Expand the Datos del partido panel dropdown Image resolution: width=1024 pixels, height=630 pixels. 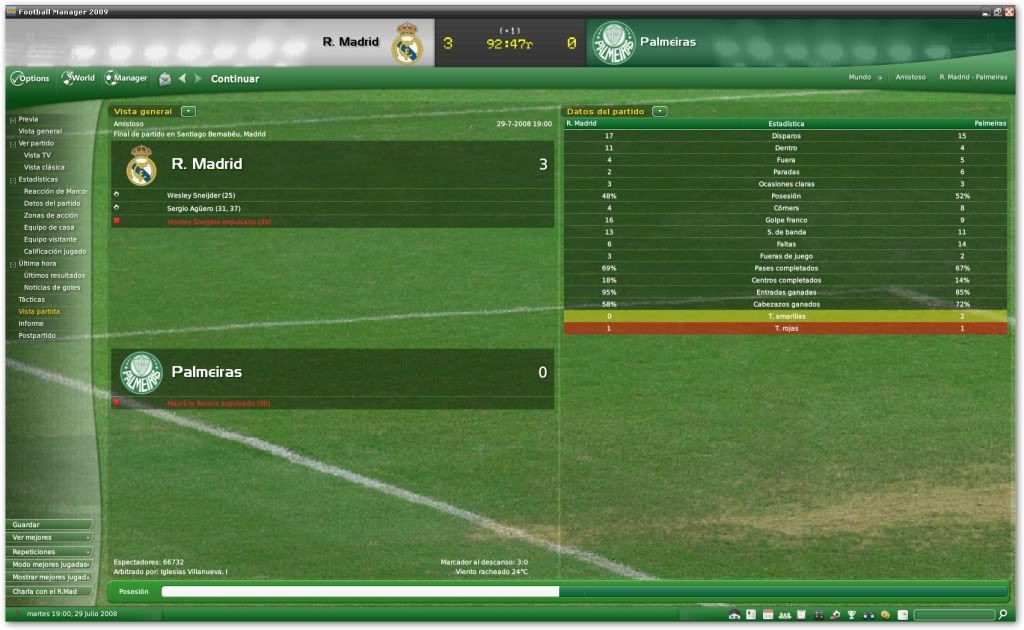tap(659, 111)
